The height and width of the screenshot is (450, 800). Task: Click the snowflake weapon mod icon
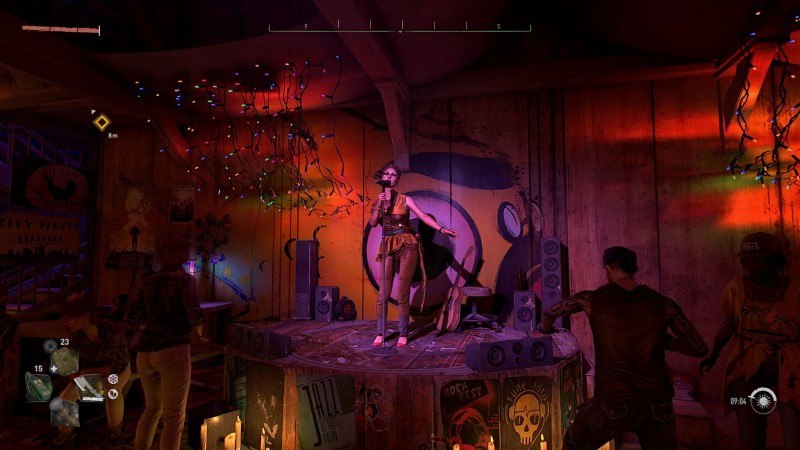113,379
